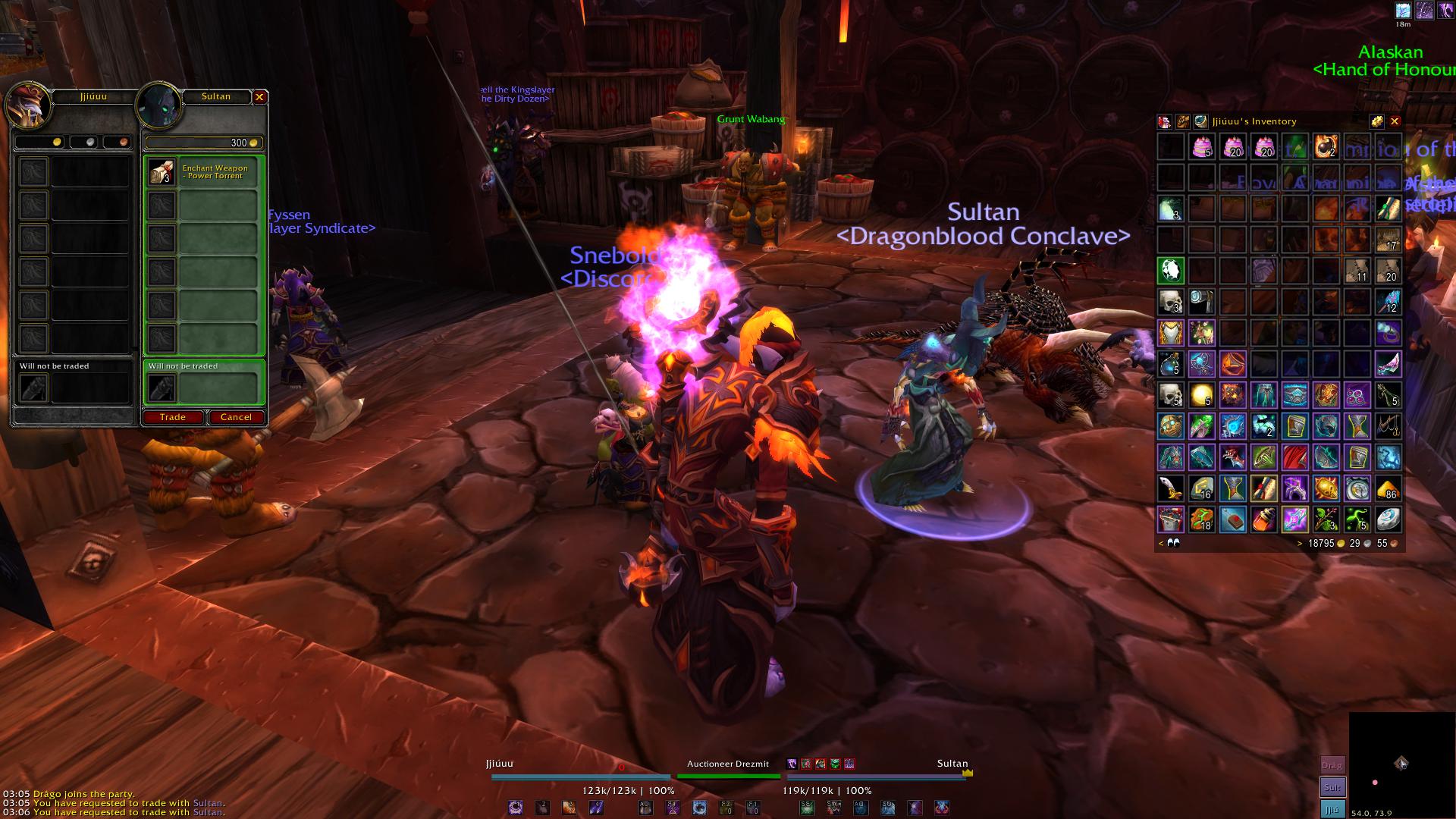Close the trade window

pos(259,97)
